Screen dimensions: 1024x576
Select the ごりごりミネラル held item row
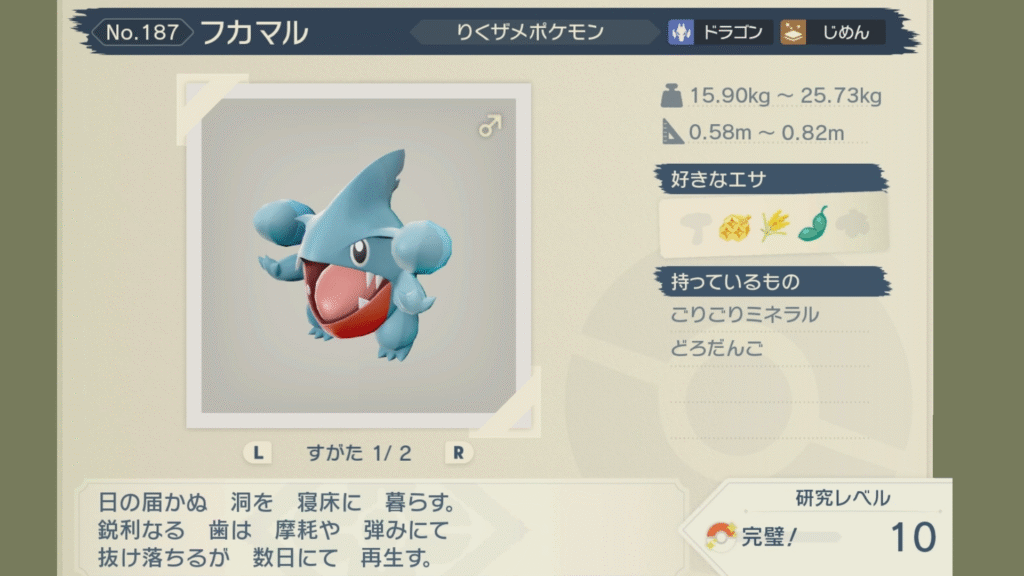(x=745, y=315)
